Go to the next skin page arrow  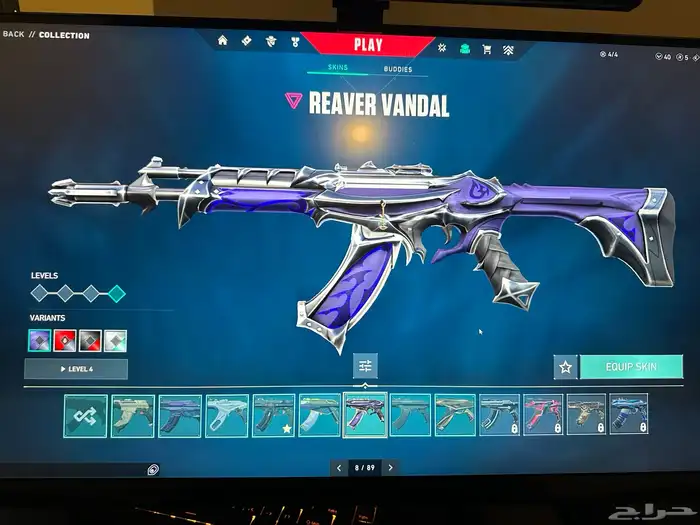point(390,467)
